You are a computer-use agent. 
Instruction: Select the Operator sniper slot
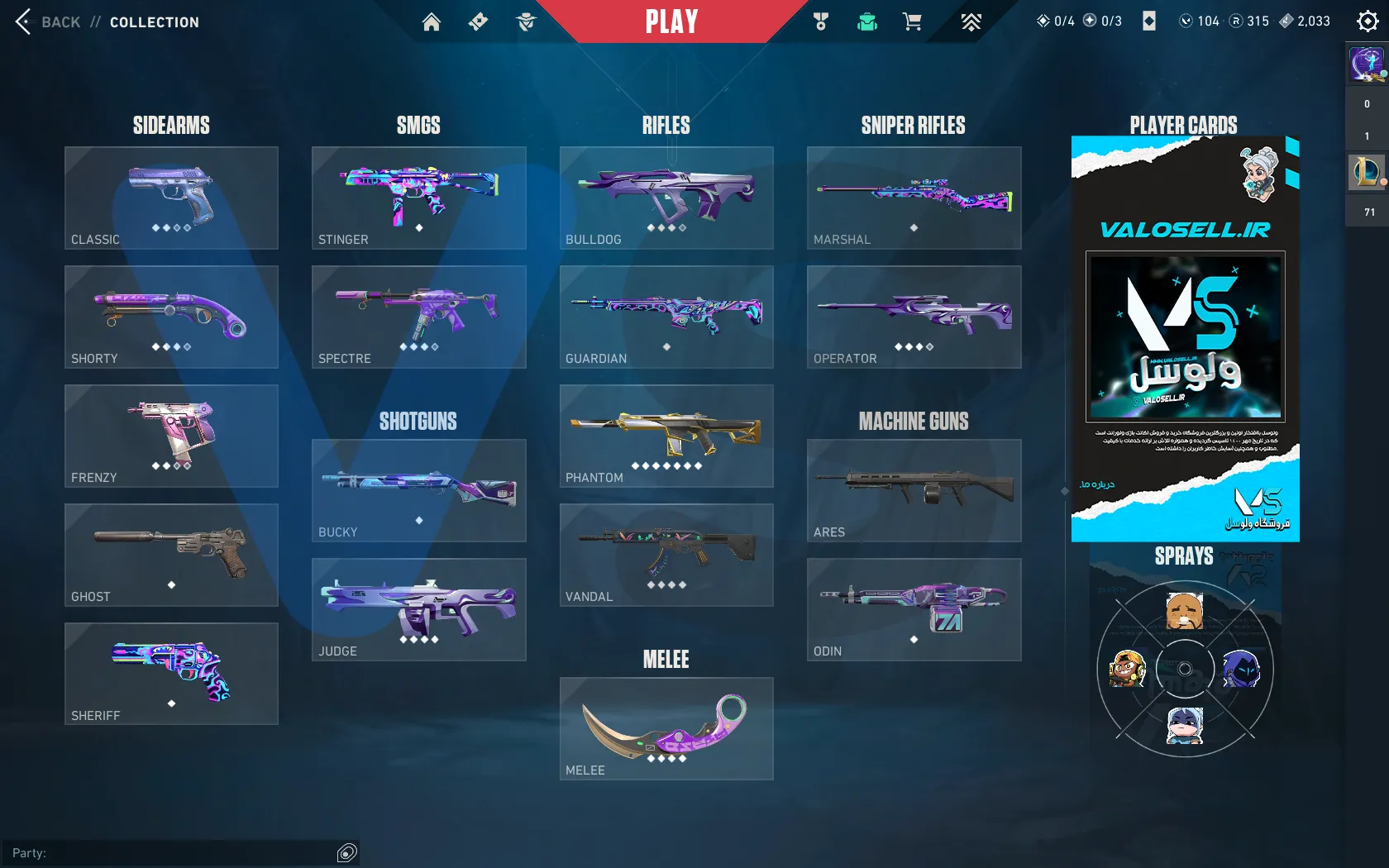click(914, 317)
